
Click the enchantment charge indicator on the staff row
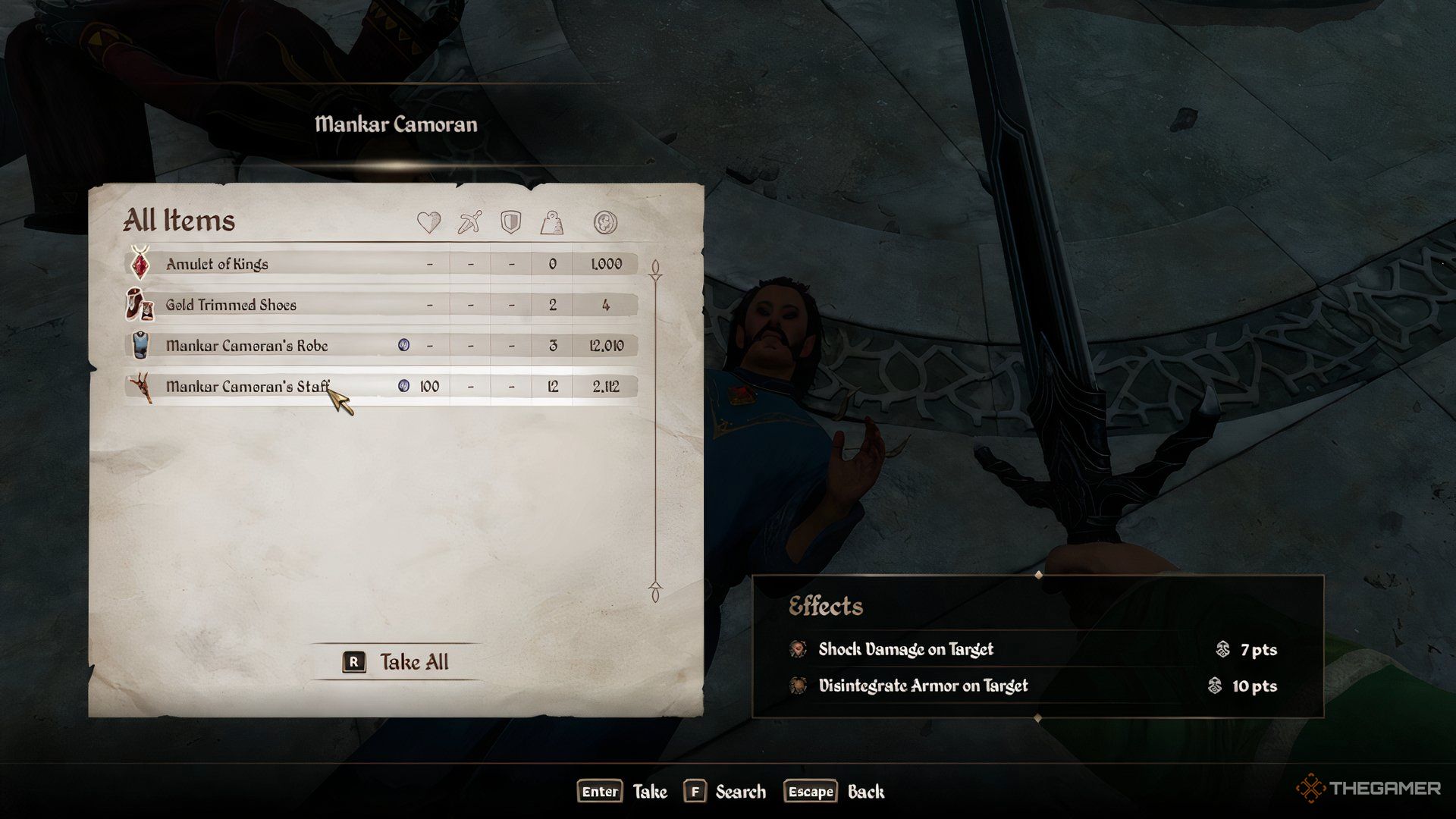click(403, 386)
